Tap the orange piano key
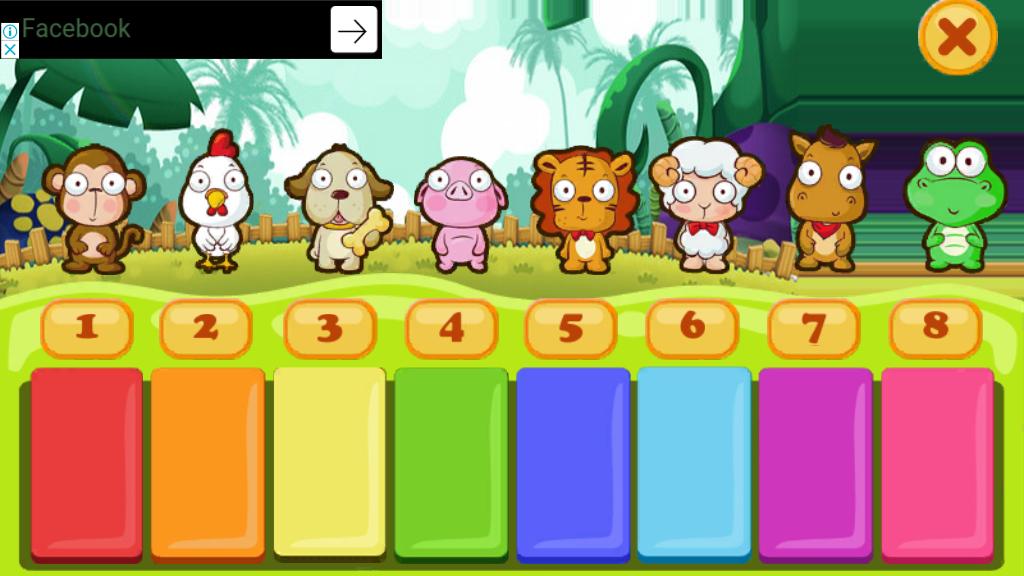The width and height of the screenshot is (1024, 576). (x=208, y=460)
